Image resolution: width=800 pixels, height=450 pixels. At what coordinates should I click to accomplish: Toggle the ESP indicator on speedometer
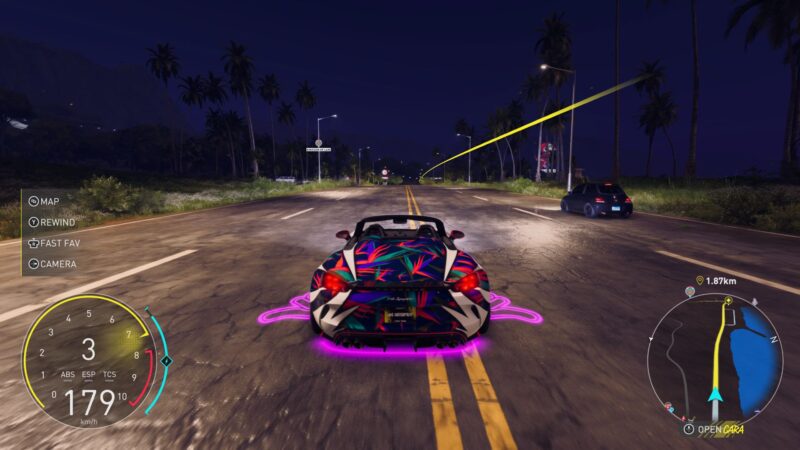(89, 375)
